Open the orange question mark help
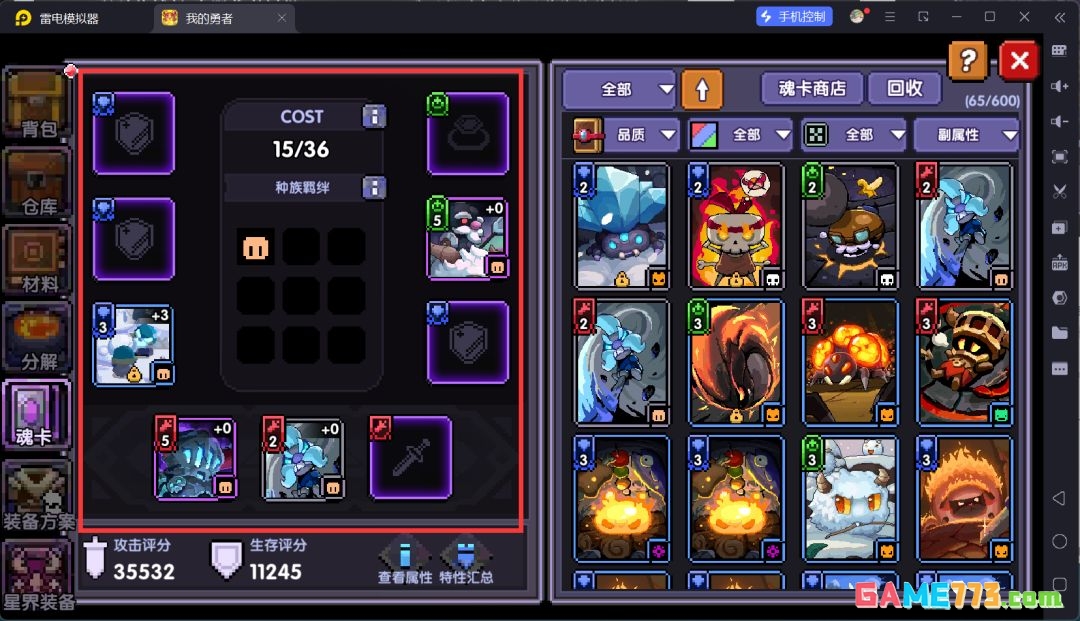The image size is (1080, 621). [967, 61]
